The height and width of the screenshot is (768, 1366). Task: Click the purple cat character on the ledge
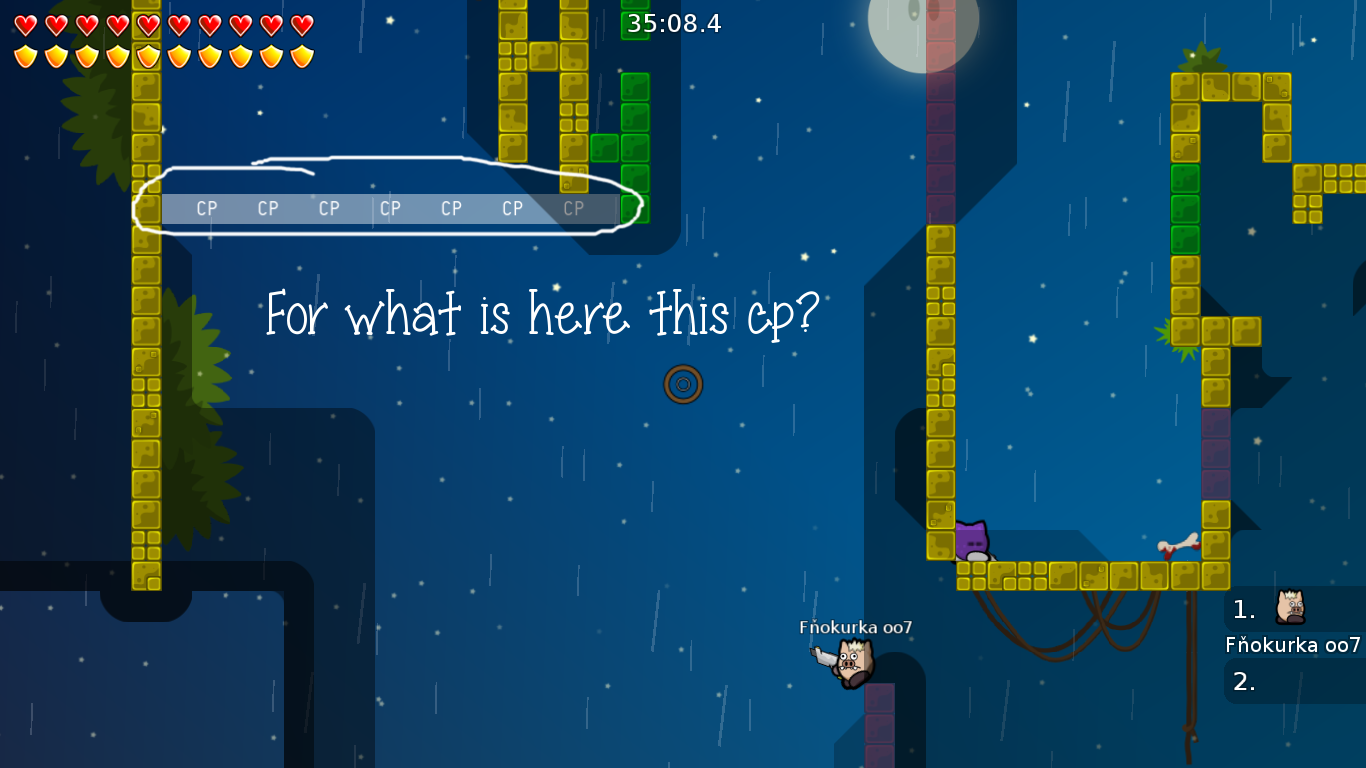pyautogui.click(x=971, y=539)
